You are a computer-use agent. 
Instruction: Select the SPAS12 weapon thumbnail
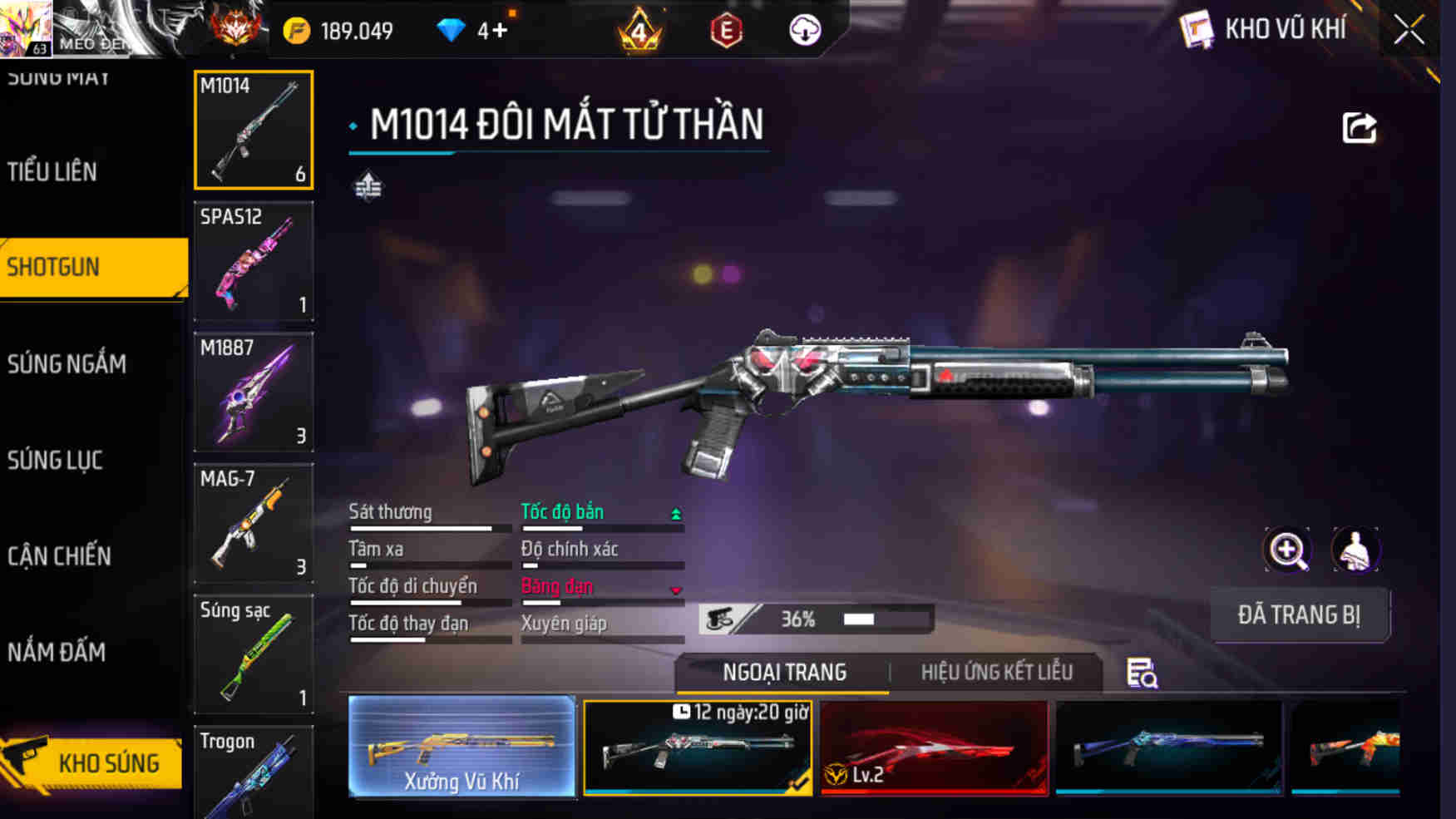253,262
